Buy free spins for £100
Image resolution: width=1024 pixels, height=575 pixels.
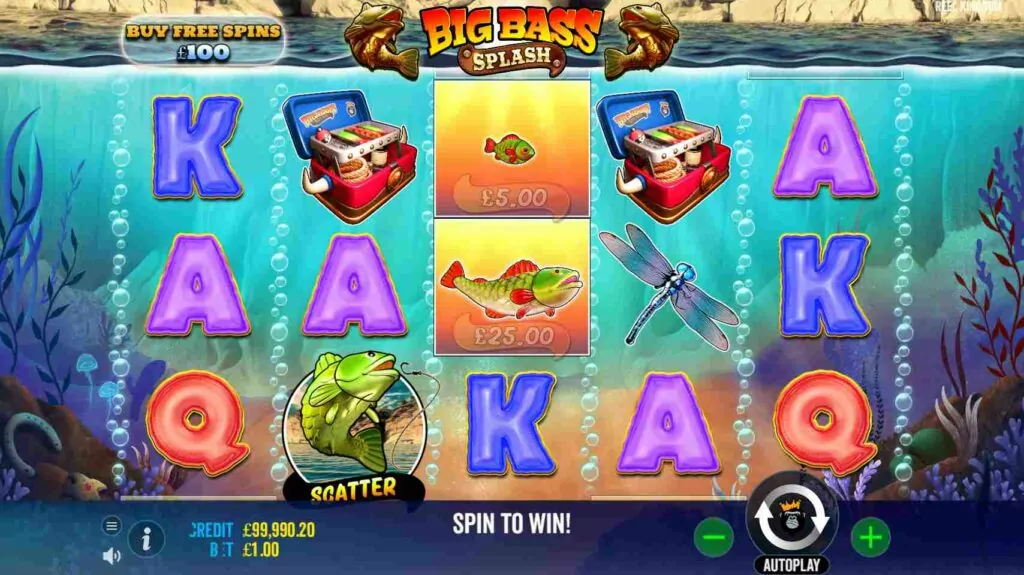(203, 41)
